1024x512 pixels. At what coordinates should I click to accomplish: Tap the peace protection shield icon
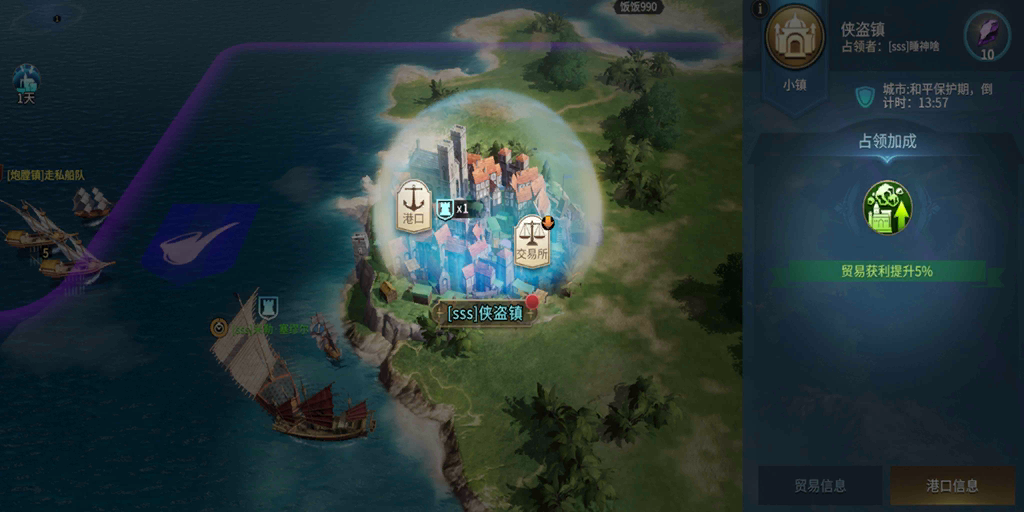(x=864, y=96)
